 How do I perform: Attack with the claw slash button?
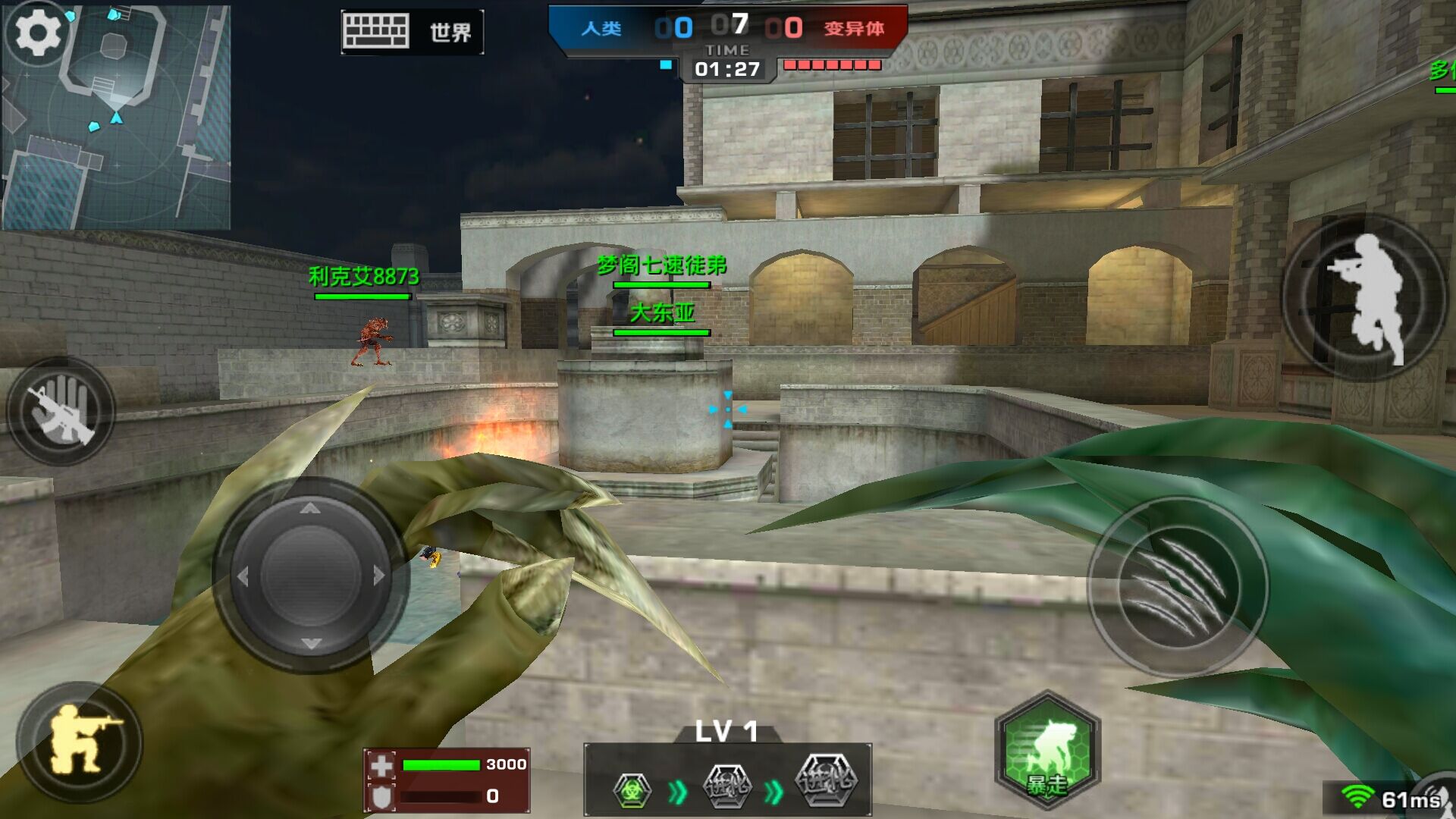tap(1178, 585)
